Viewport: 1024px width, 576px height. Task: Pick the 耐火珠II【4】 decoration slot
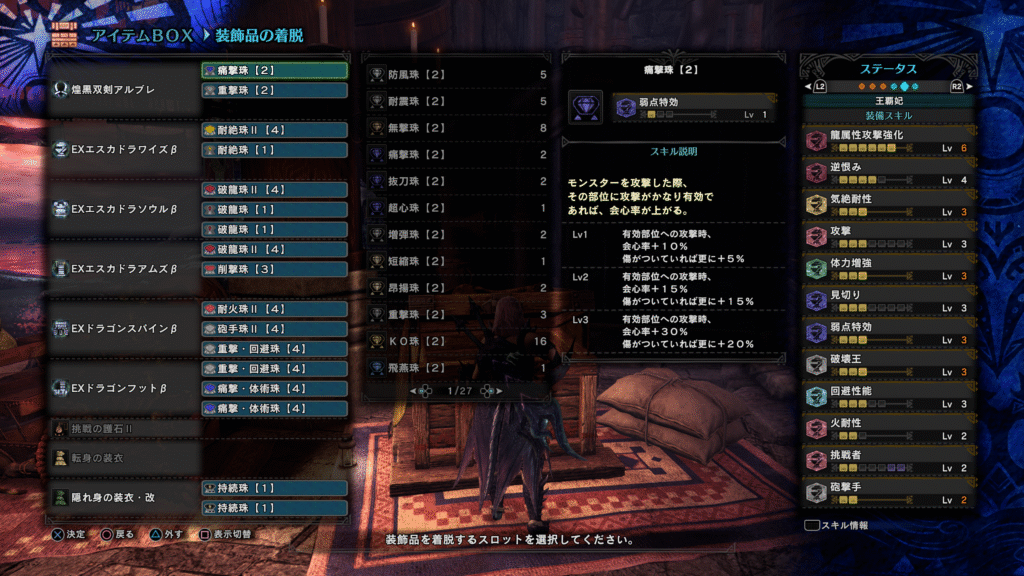[x=274, y=309]
